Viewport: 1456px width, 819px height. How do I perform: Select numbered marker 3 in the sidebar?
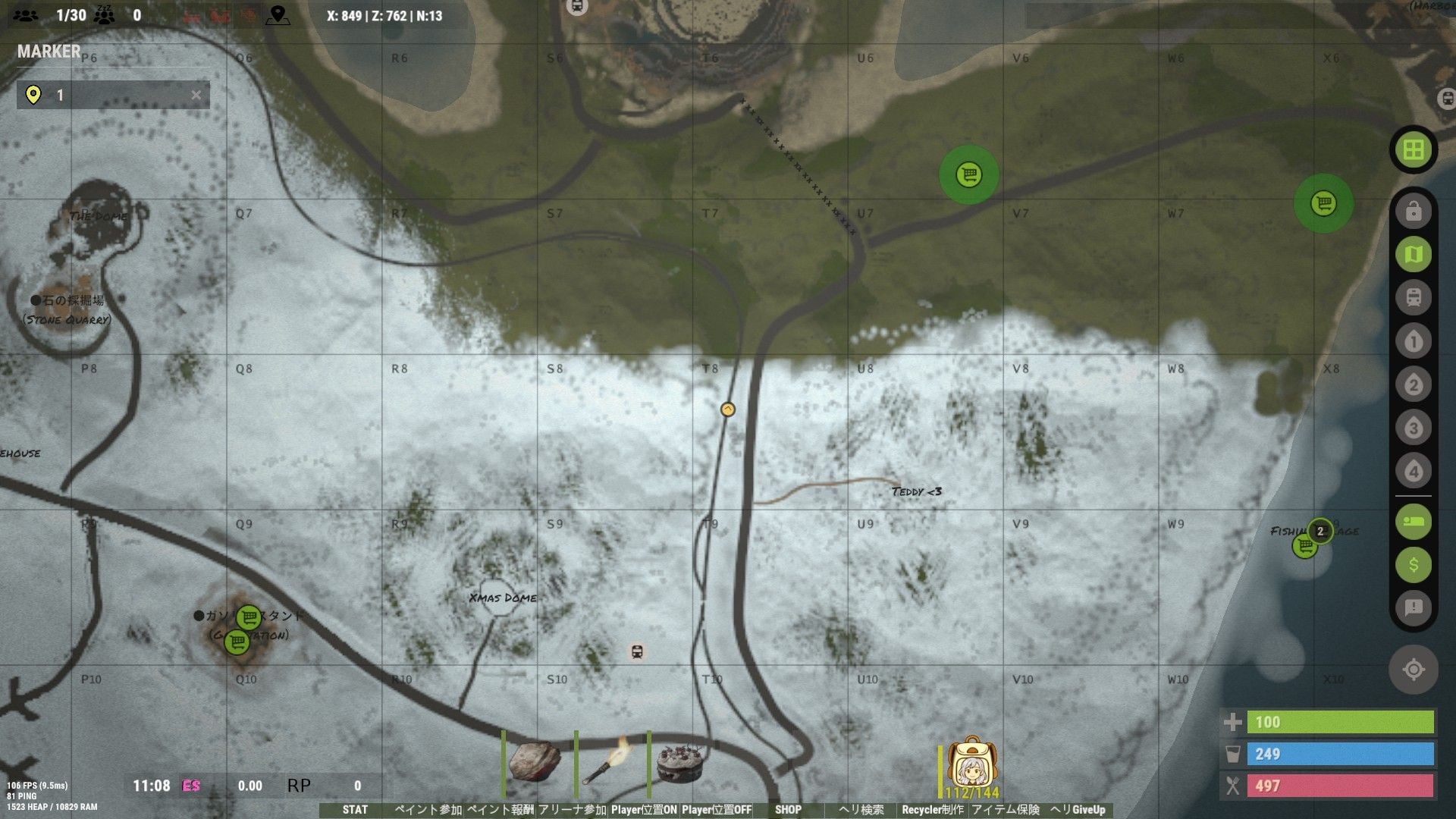(x=1414, y=428)
